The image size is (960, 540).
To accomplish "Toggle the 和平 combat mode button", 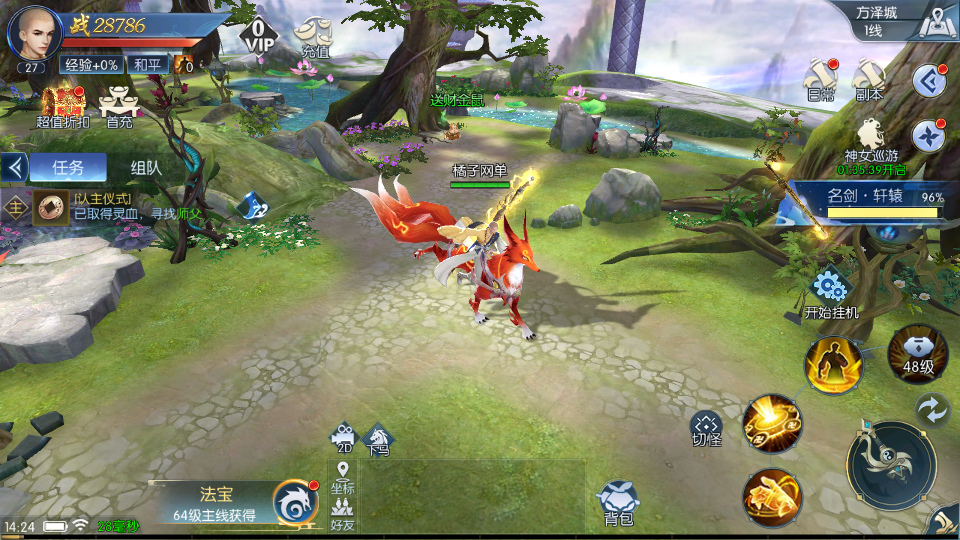I will 149,65.
